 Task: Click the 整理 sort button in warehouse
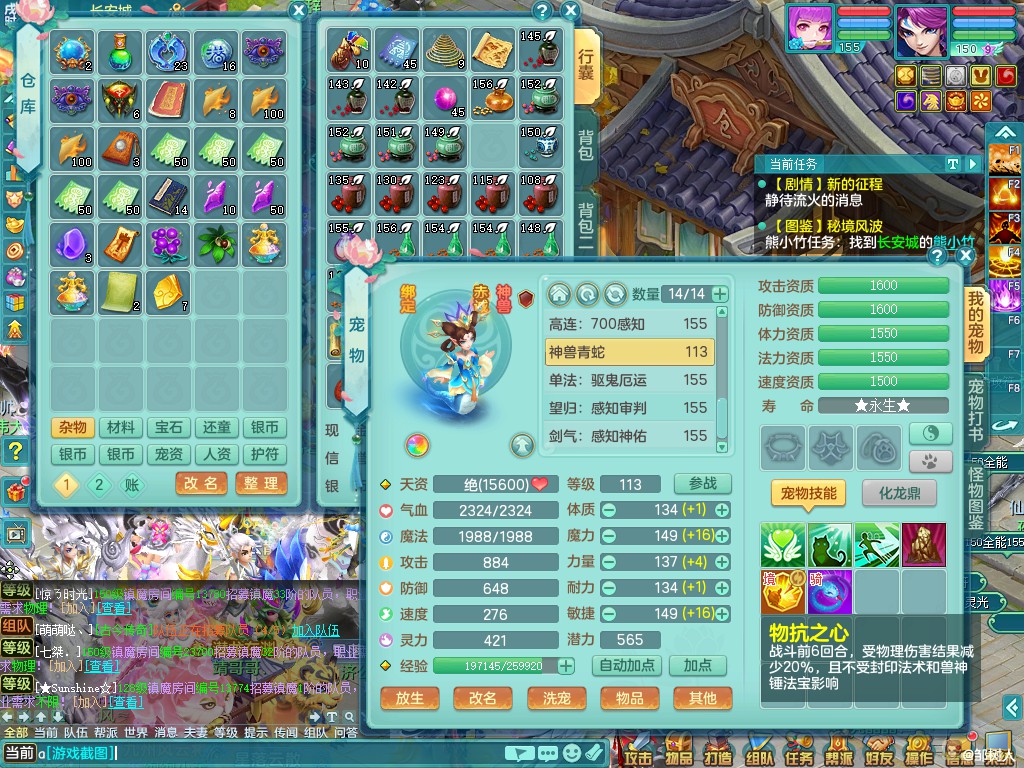click(261, 483)
